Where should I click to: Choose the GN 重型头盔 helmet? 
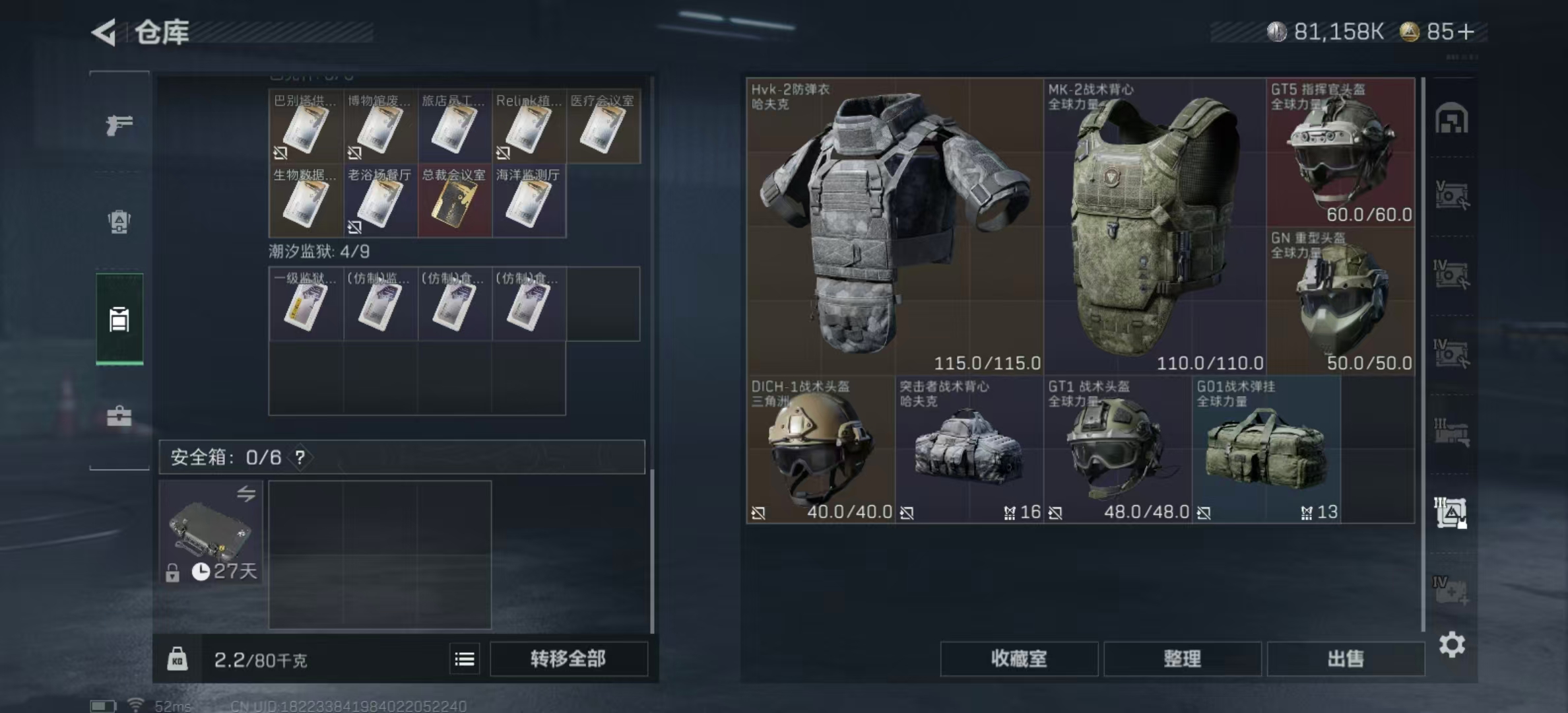[1340, 301]
